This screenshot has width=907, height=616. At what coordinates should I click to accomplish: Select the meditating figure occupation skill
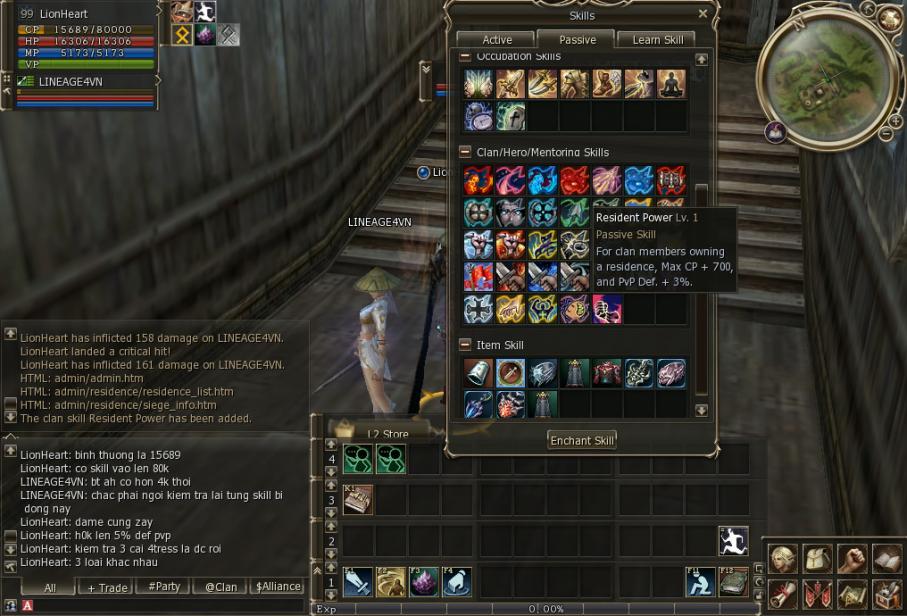tap(671, 84)
